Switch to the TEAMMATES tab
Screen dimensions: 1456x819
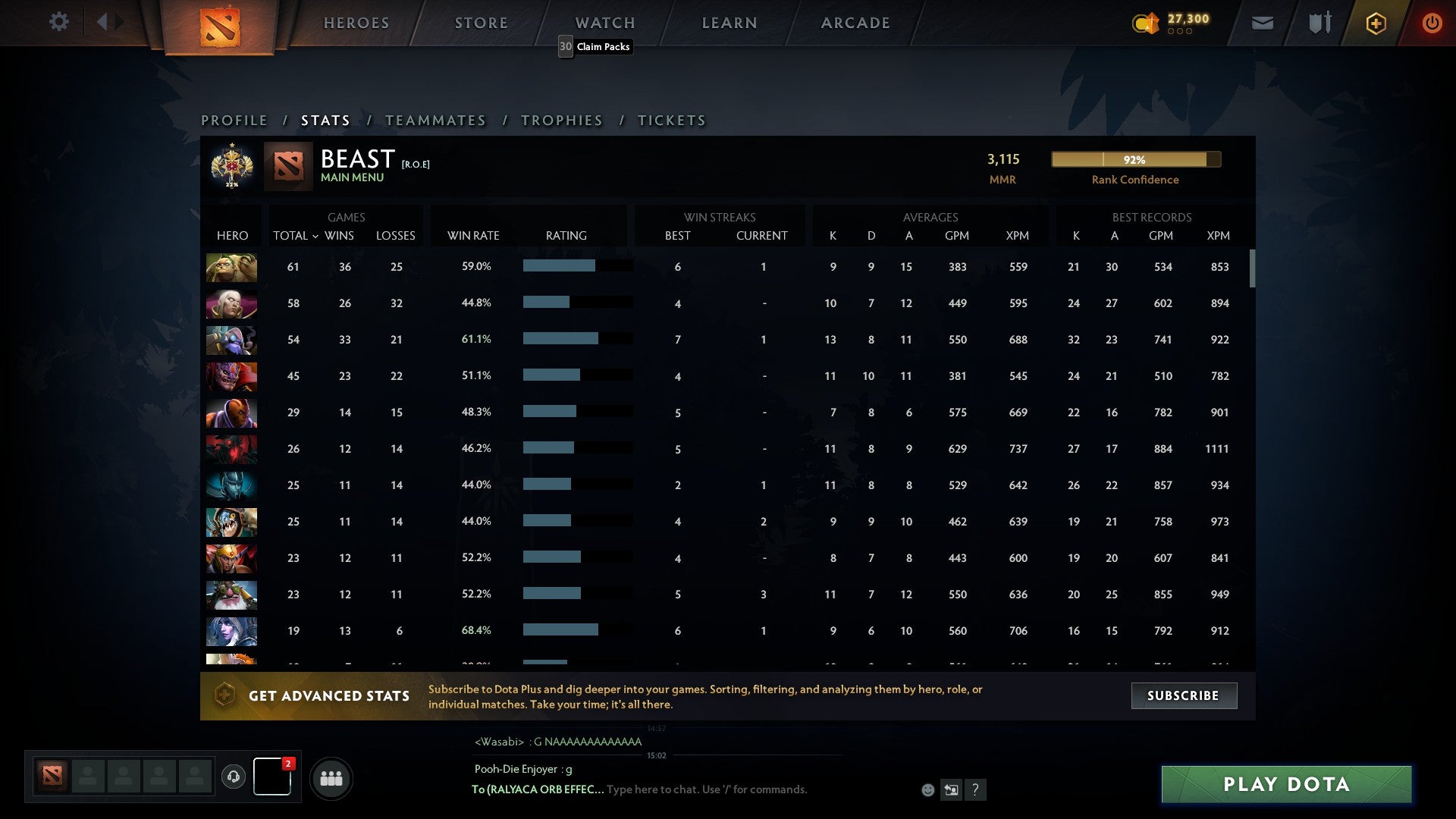pyautogui.click(x=436, y=121)
